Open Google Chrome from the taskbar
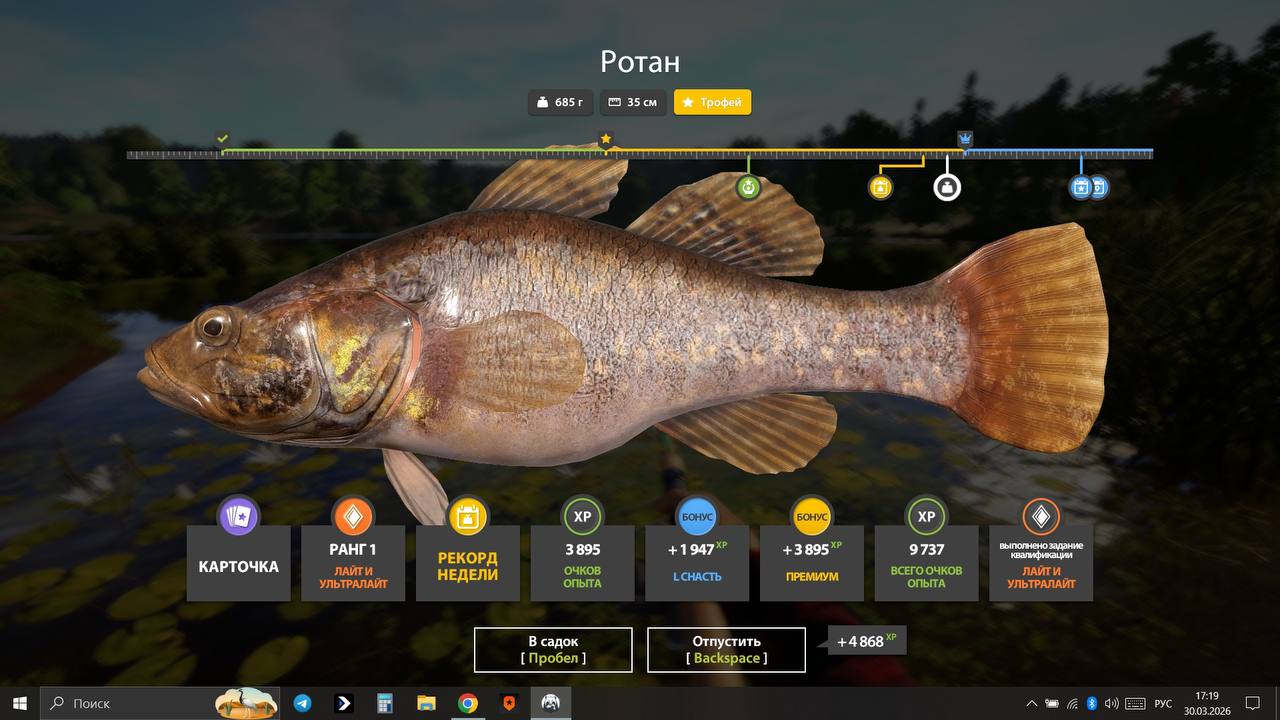 467,703
